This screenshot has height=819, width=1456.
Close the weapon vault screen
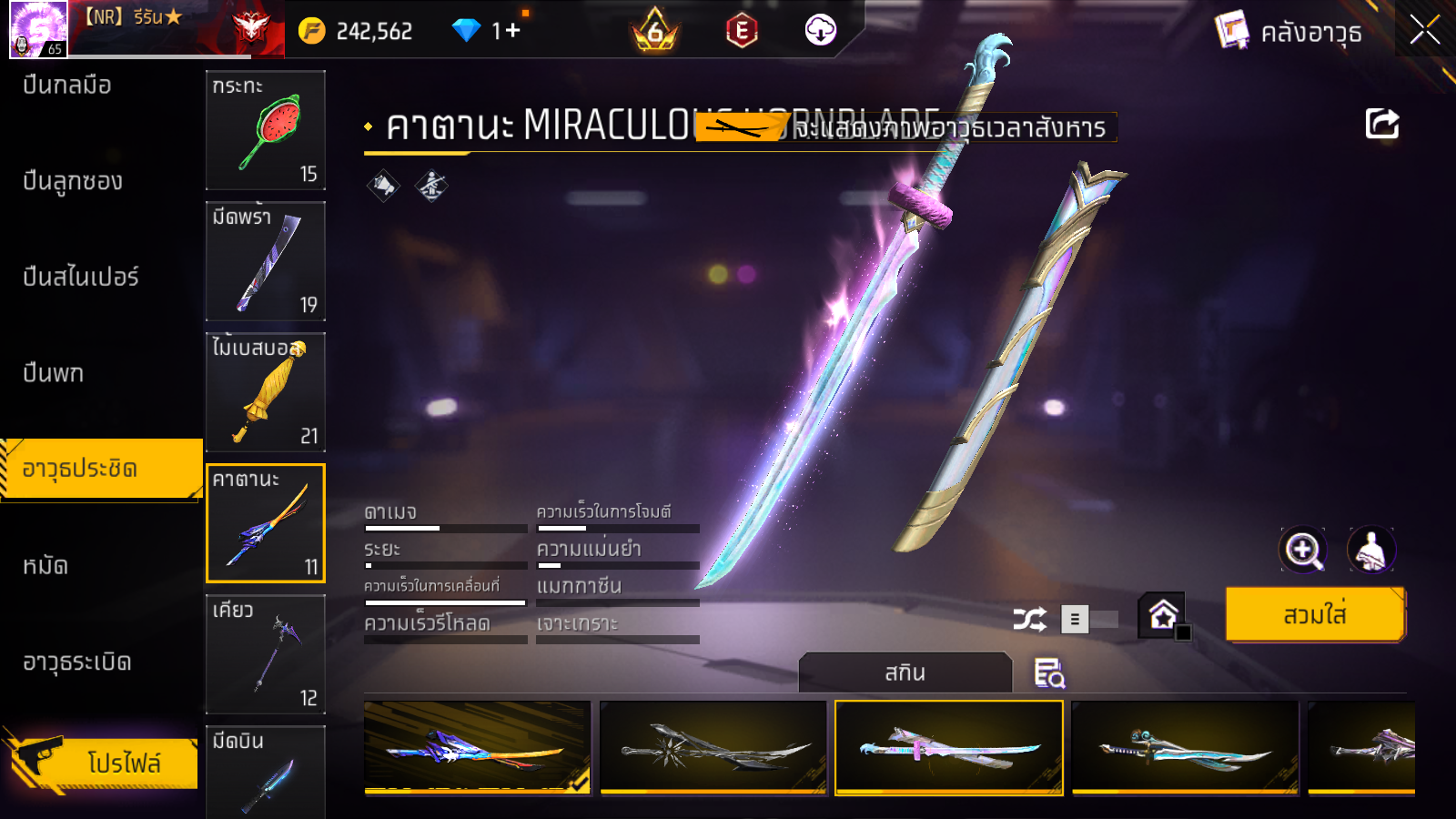point(1424,30)
